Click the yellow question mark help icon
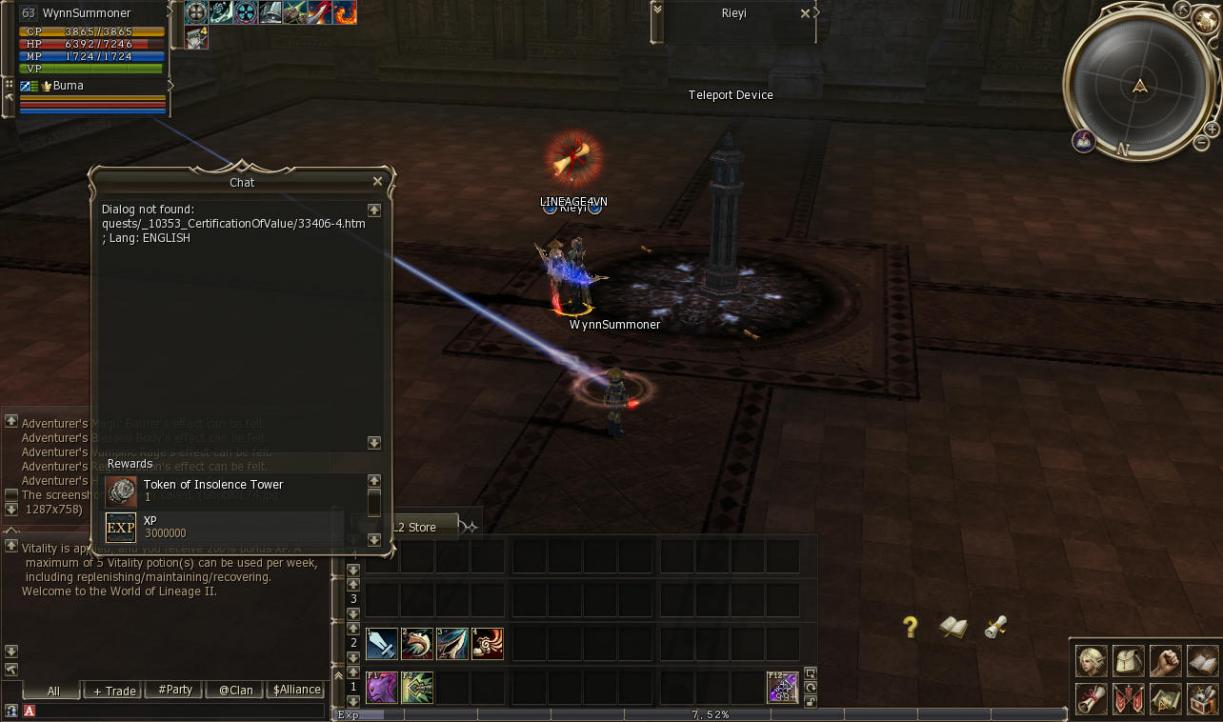 (910, 627)
